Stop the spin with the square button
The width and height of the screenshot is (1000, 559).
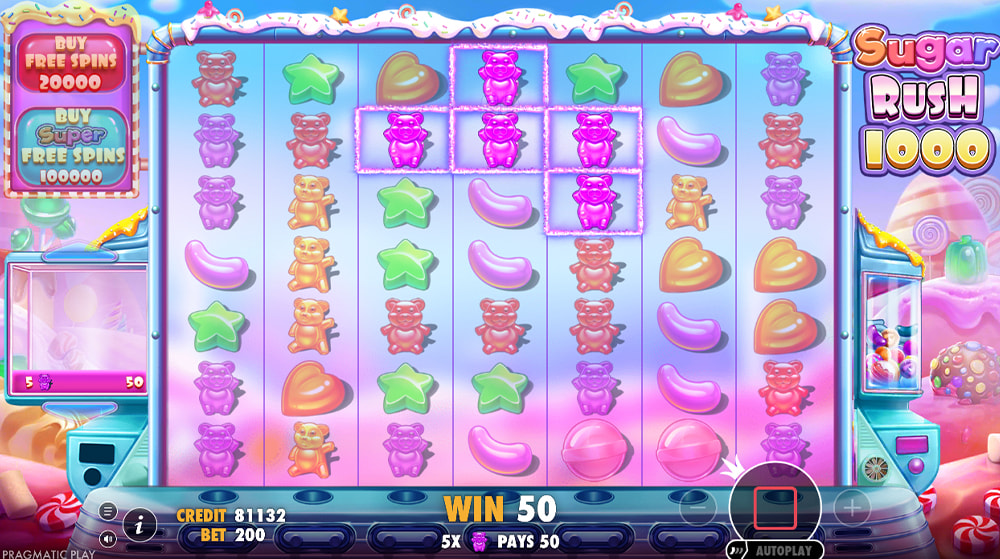pos(775,508)
